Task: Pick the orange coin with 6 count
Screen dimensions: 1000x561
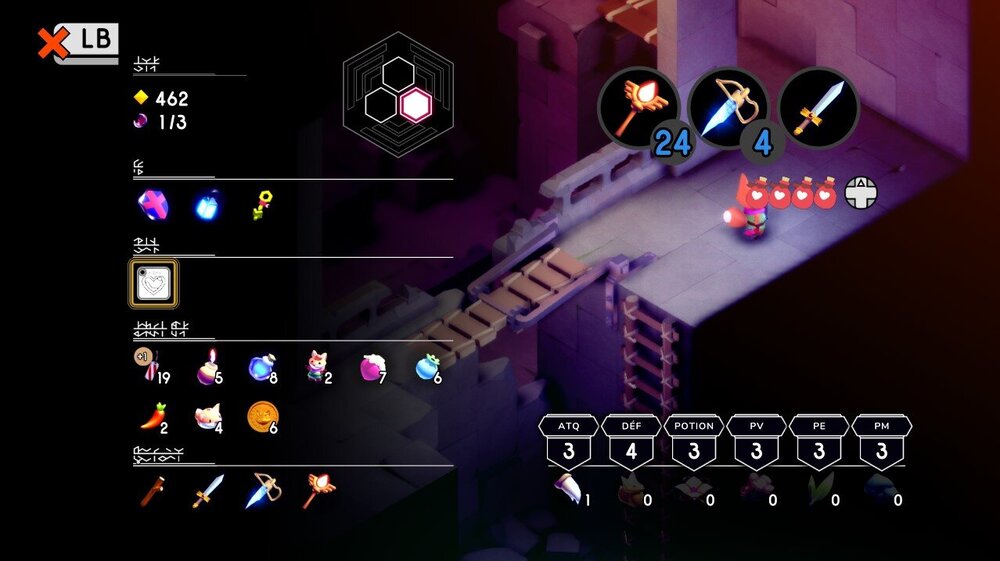Action: [x=262, y=415]
